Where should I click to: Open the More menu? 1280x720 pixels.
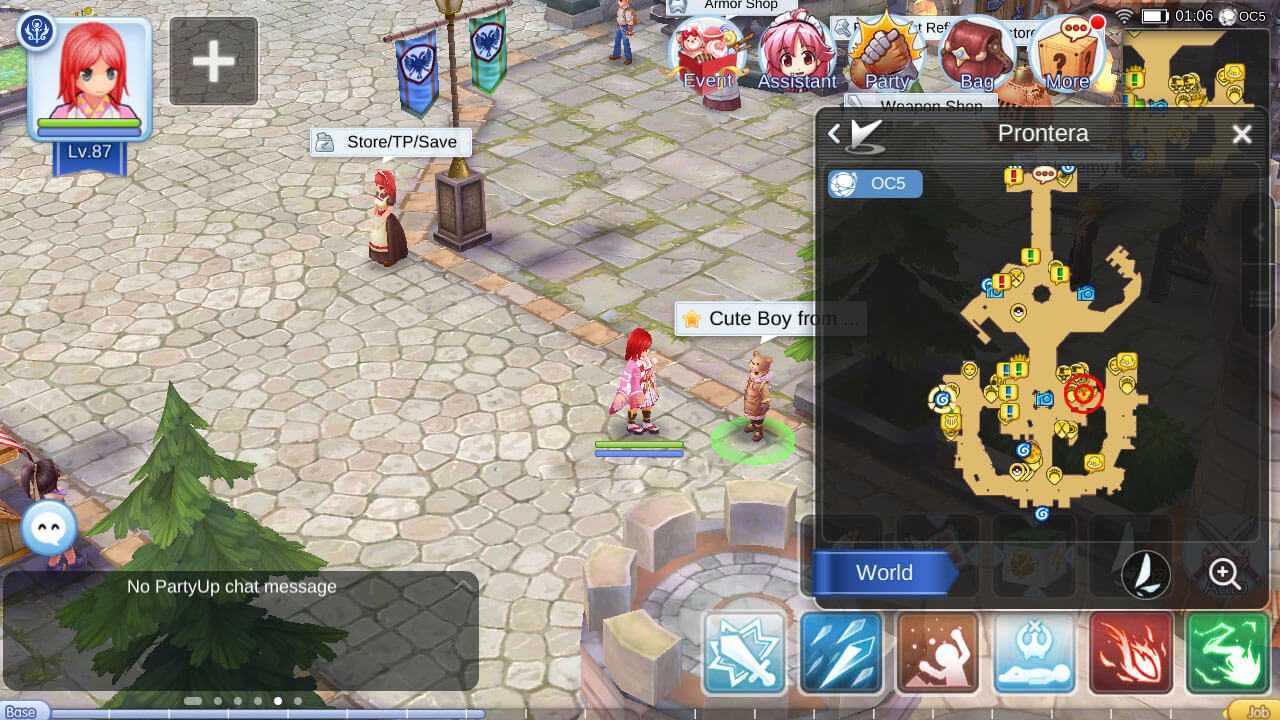pyautogui.click(x=1067, y=56)
